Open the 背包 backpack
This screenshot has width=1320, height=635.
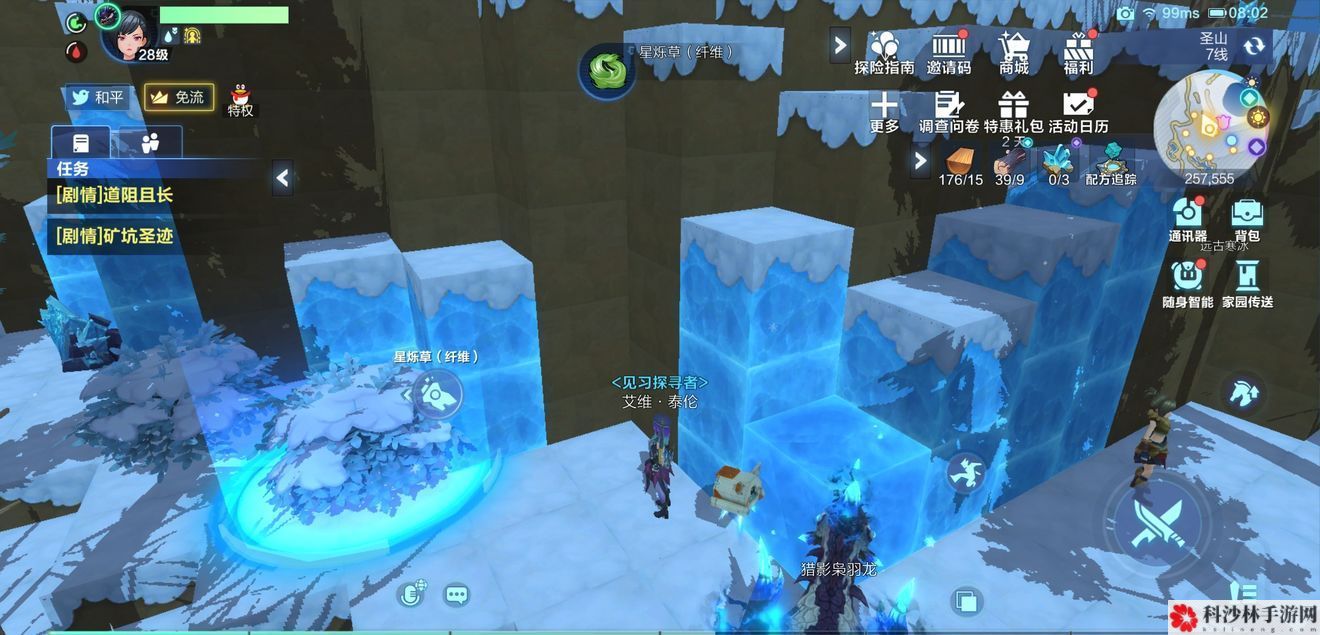[1246, 218]
